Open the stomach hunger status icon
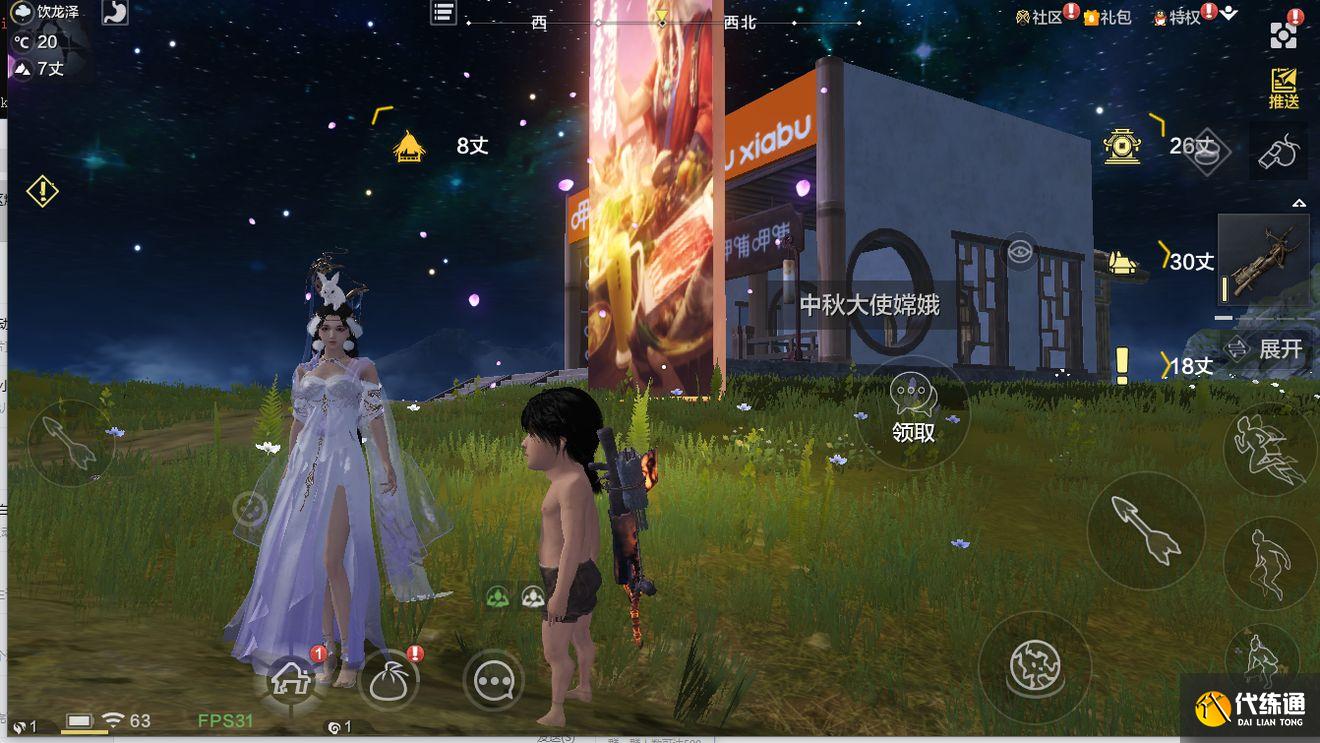 coord(115,12)
